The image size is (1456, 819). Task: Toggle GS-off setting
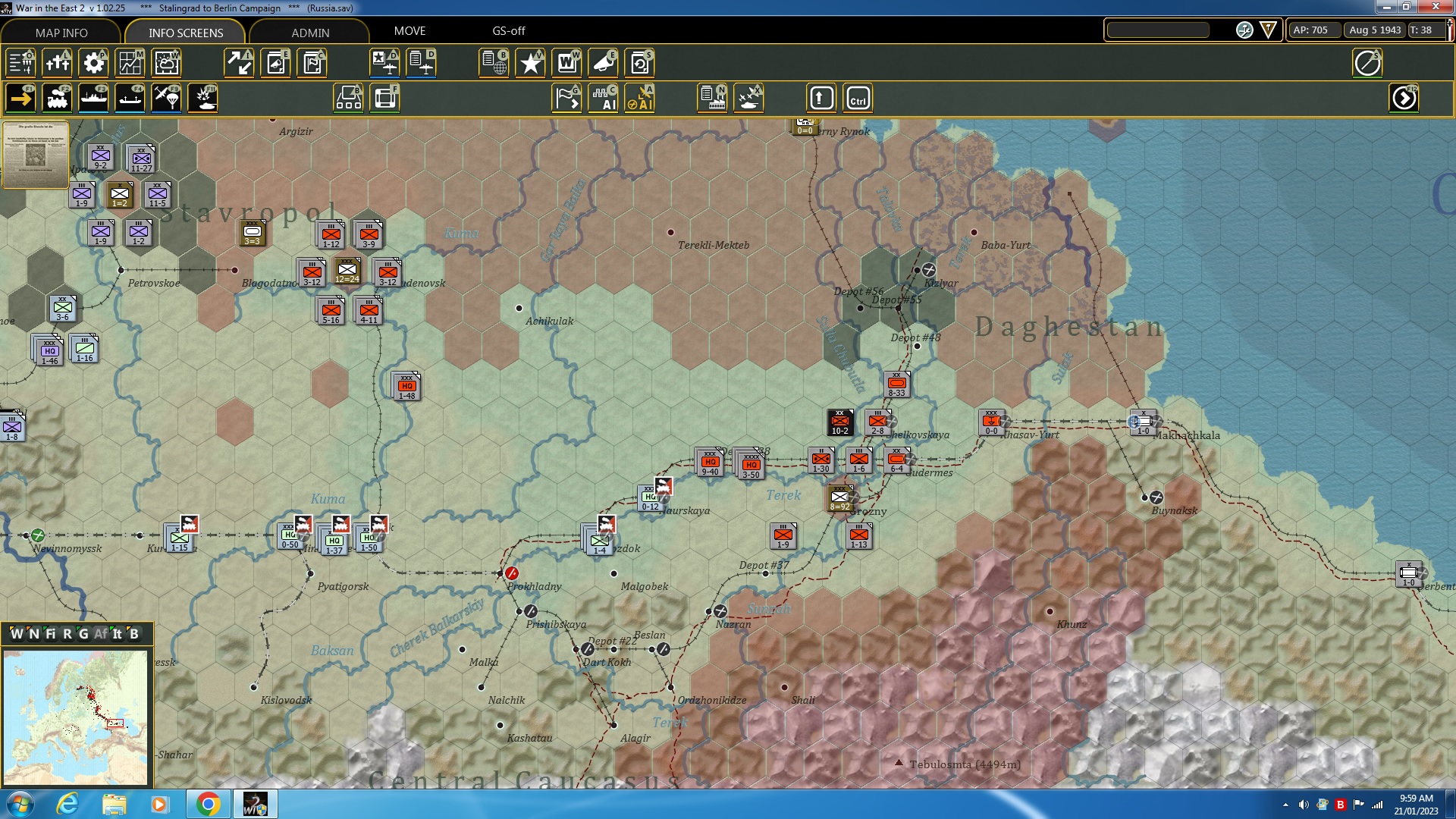point(507,31)
